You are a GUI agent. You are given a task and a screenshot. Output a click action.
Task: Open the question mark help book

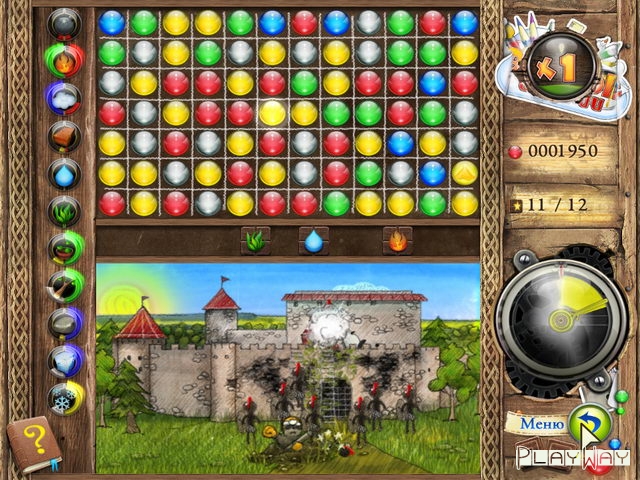(33, 442)
